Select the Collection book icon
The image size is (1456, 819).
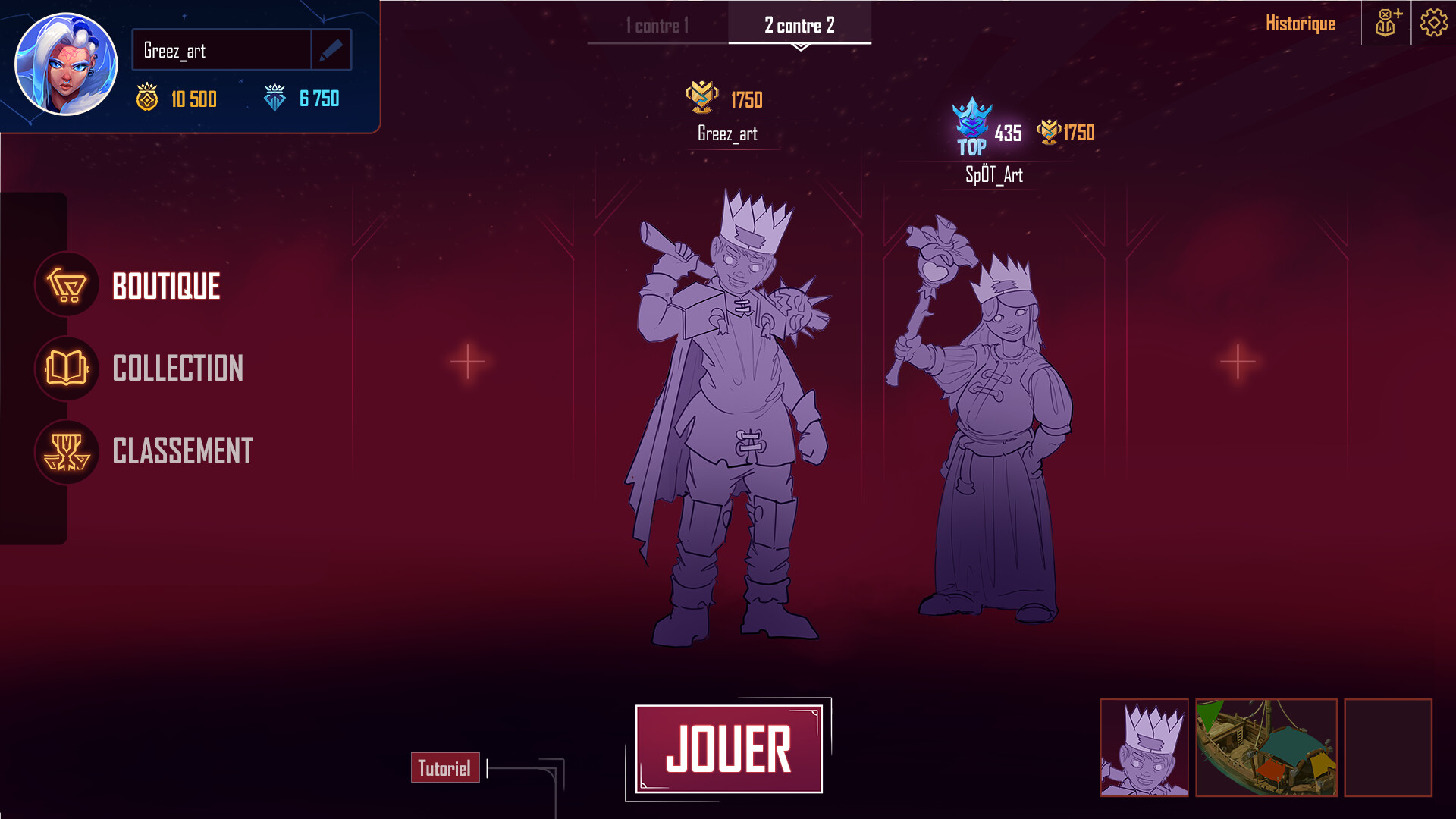(x=67, y=369)
